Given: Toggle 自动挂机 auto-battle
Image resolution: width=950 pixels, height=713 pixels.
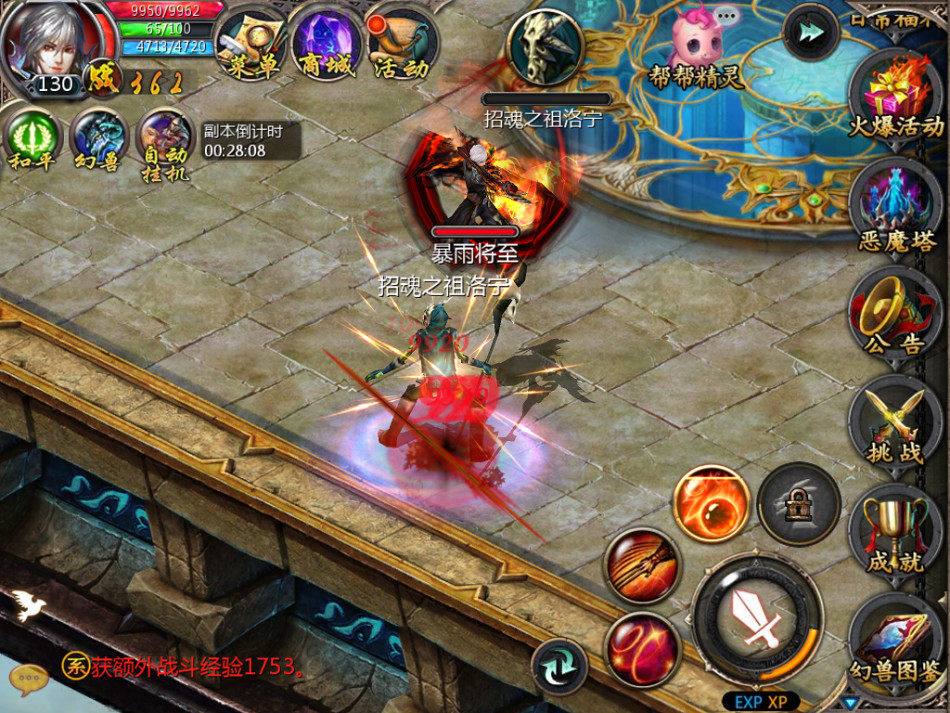Looking at the screenshot, I should point(164,140).
